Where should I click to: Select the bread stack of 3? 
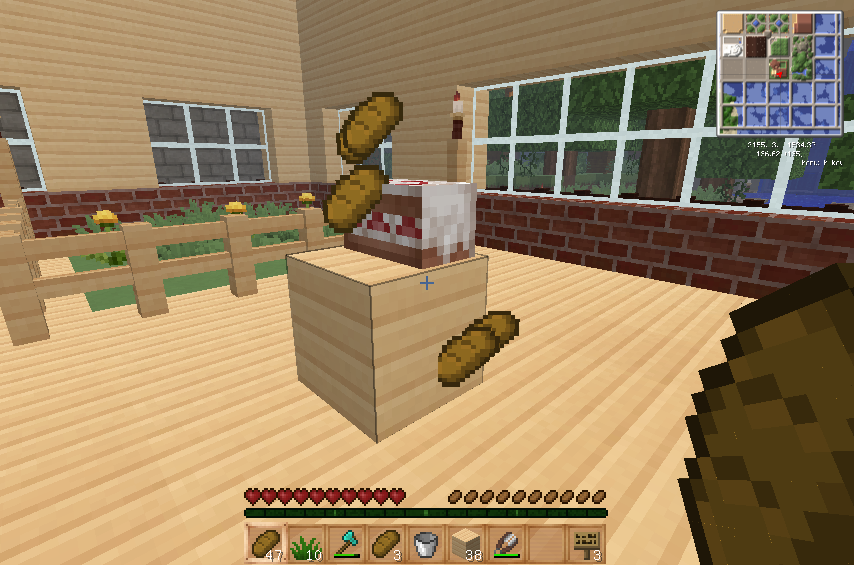[386, 543]
